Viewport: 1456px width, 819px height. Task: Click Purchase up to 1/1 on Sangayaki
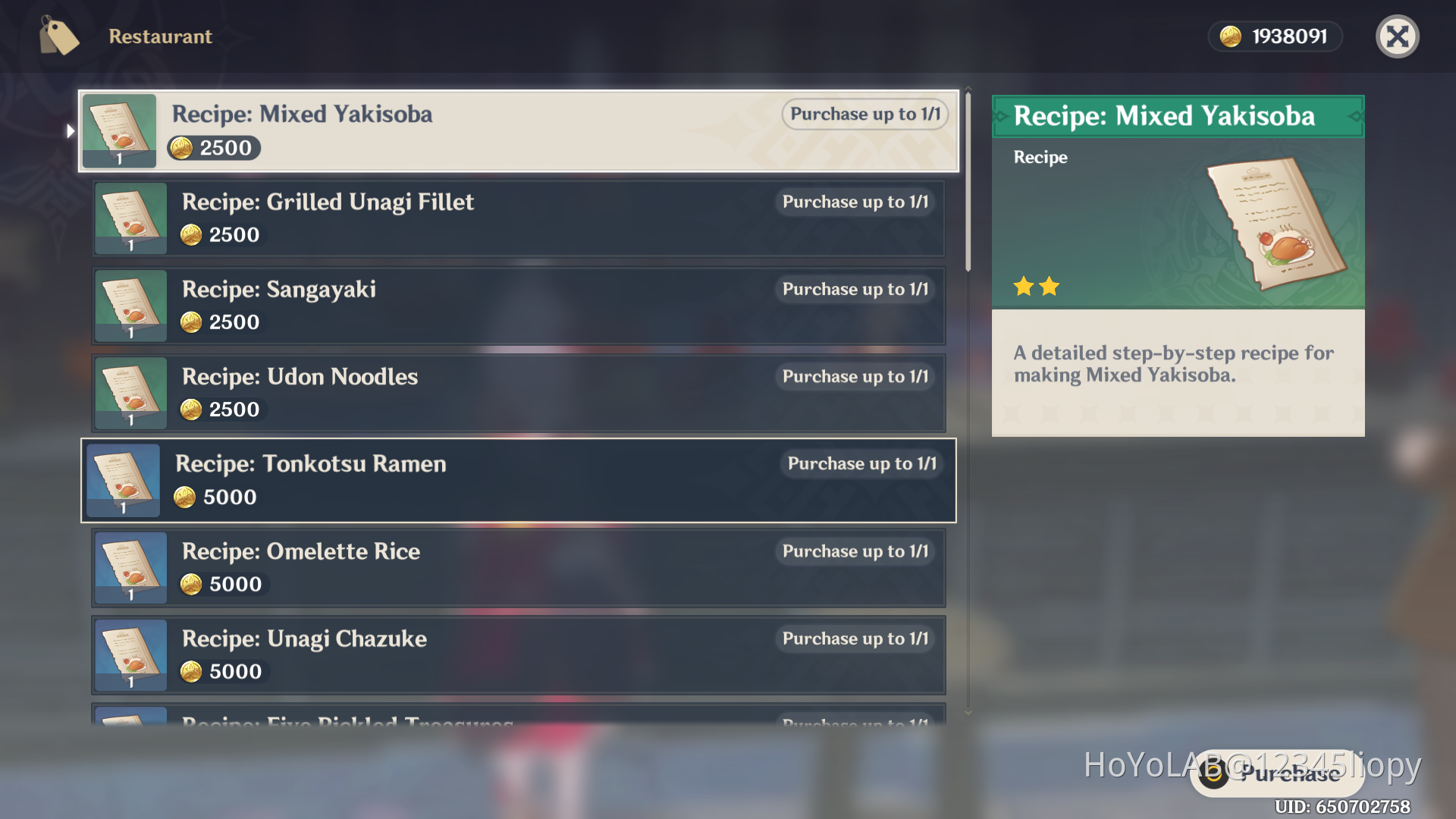pyautogui.click(x=855, y=289)
